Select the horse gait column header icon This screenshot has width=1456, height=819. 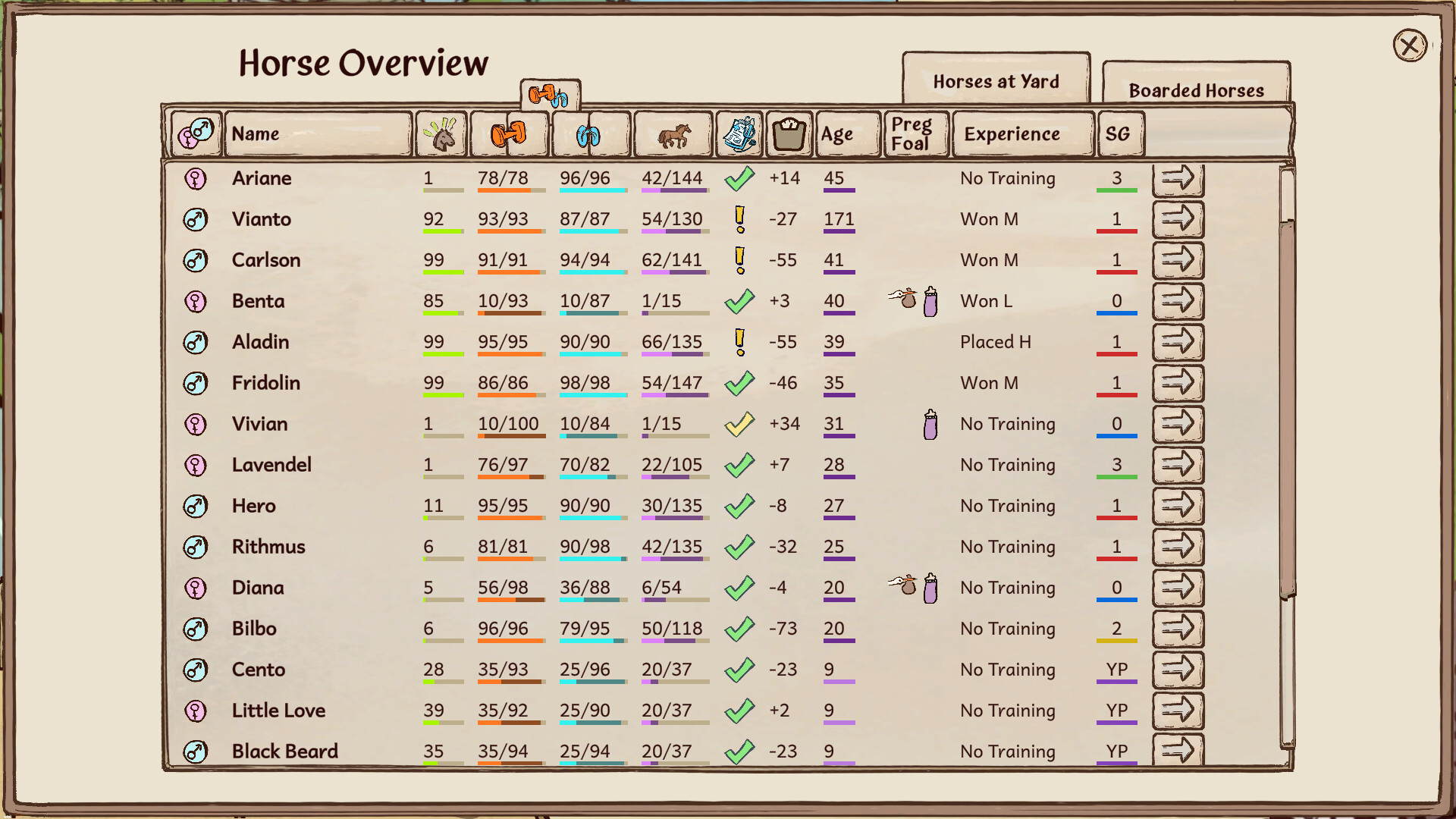(x=673, y=133)
